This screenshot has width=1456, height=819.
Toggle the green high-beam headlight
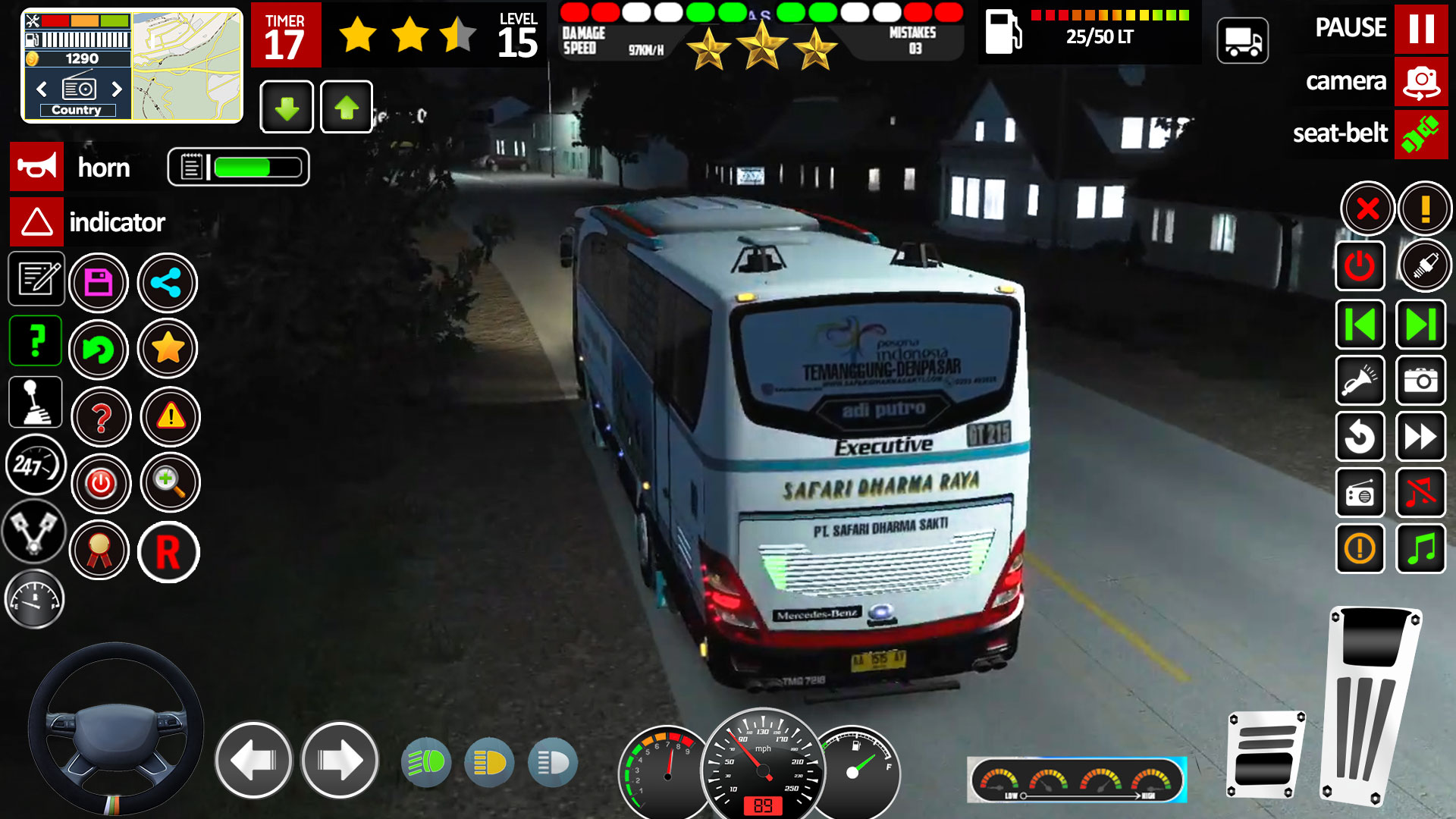click(x=426, y=762)
